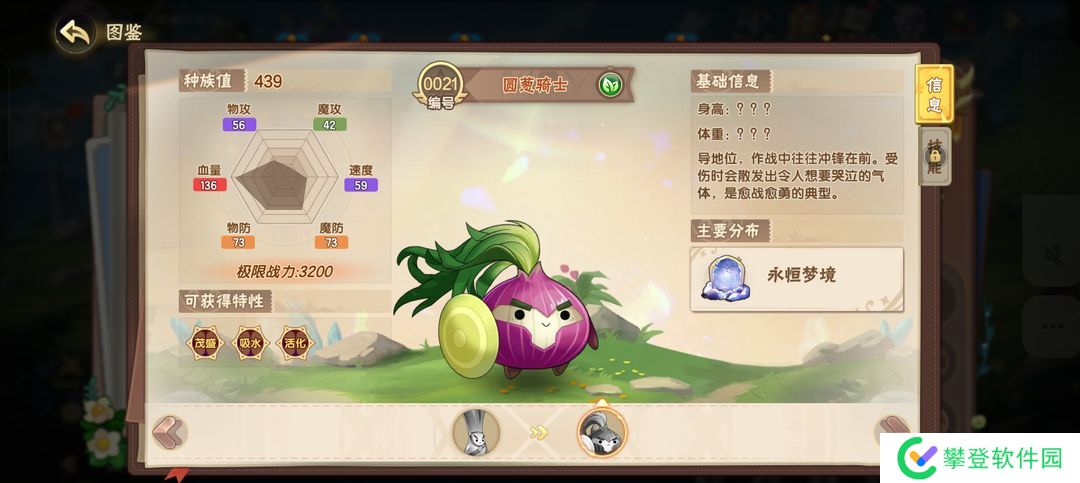Select the 活化 trait icon
The height and width of the screenshot is (483, 1080).
click(x=294, y=343)
